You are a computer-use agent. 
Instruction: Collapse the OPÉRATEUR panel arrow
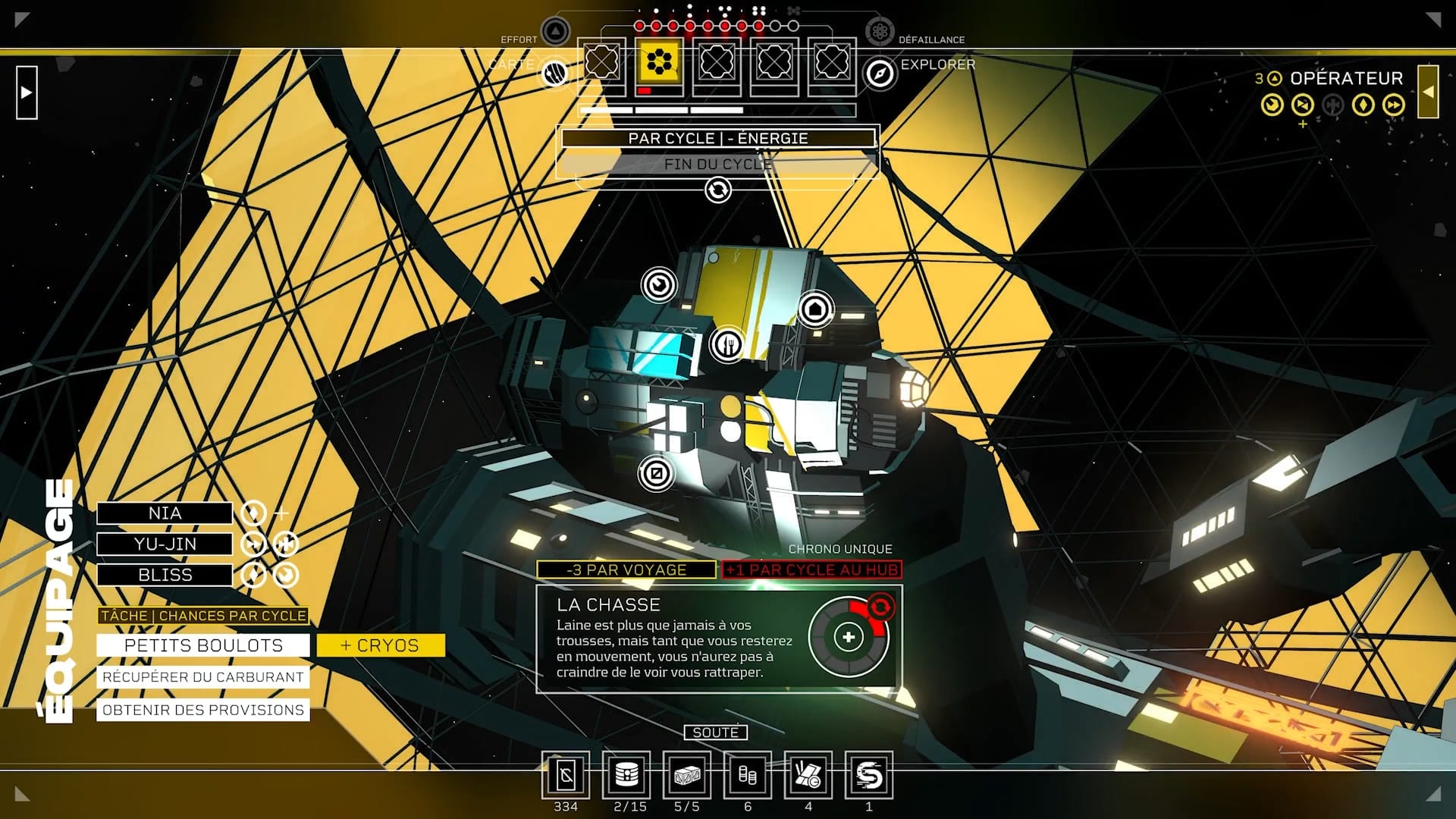tap(1428, 92)
